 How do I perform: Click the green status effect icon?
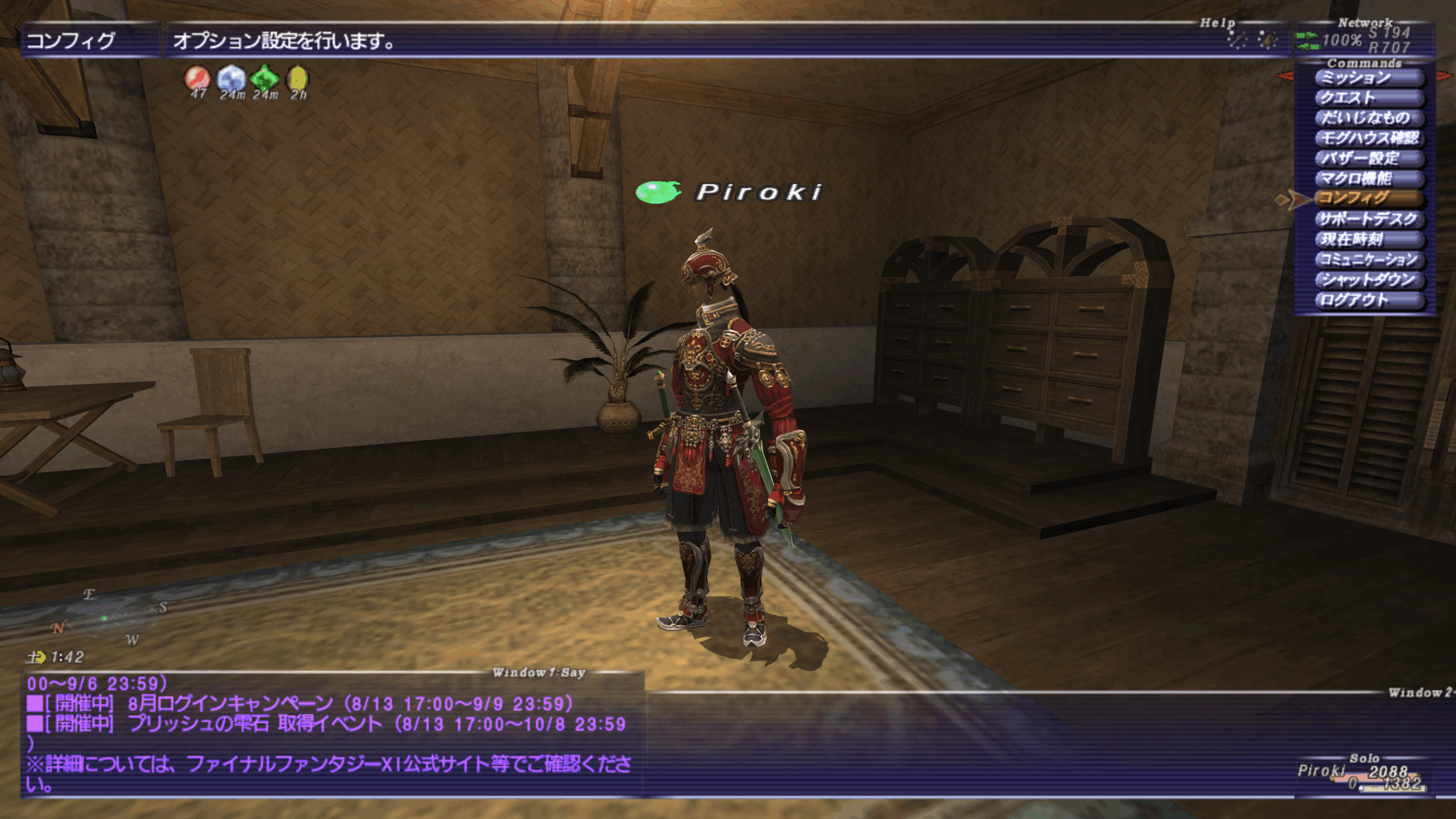point(265,78)
